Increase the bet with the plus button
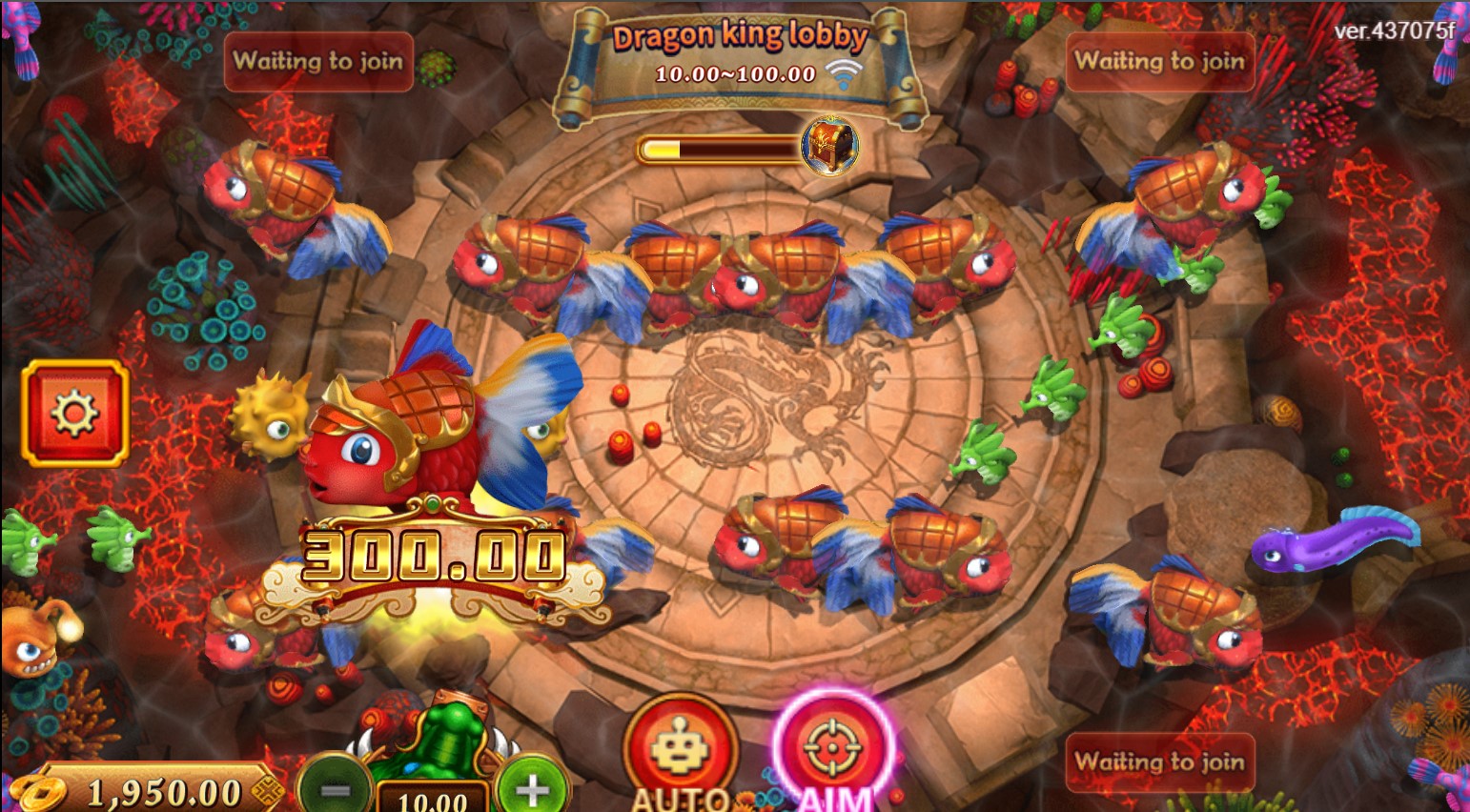Viewport: 1470px width, 812px height. [532, 788]
